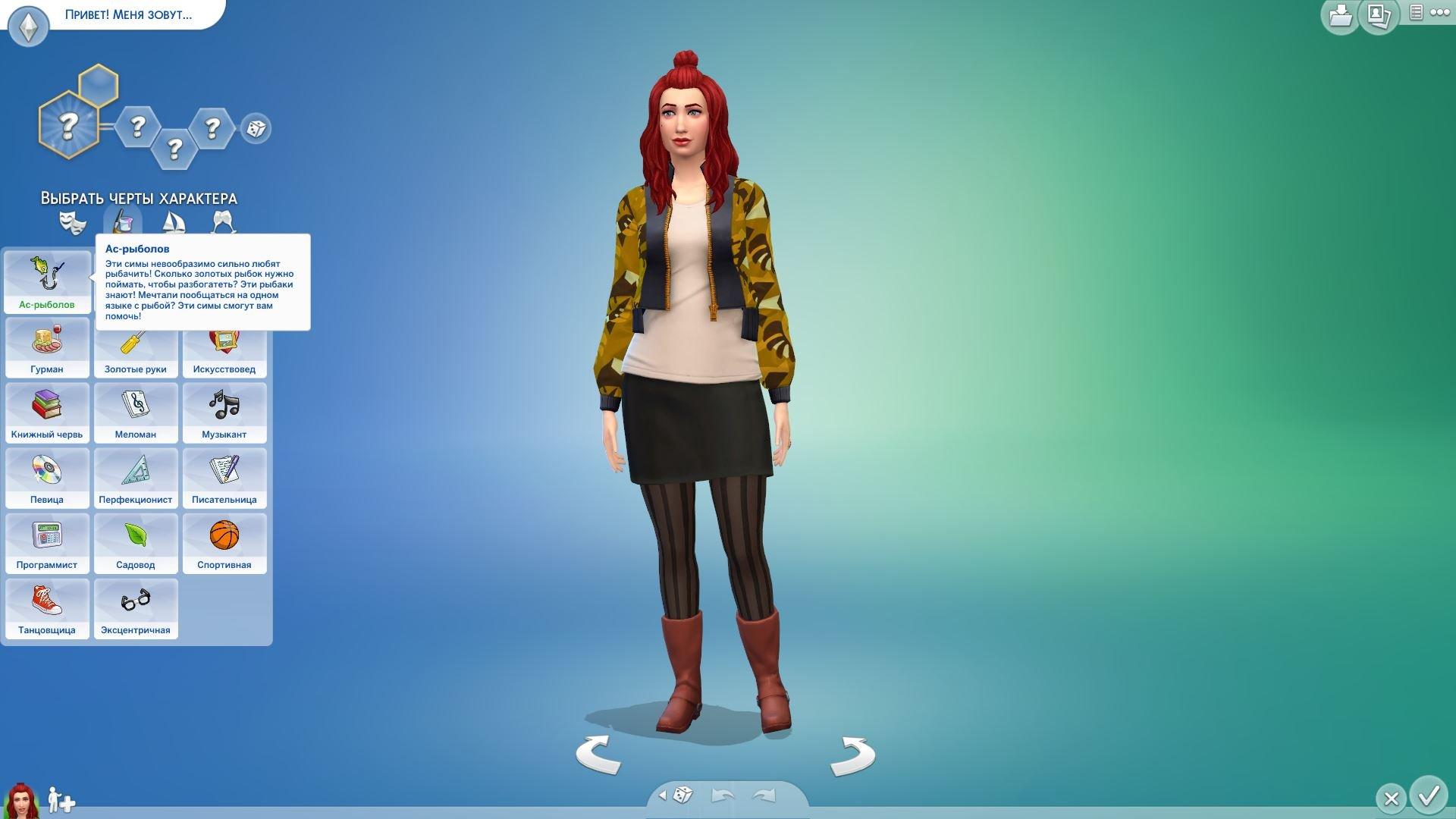Switch to the theater masks trait category

73,222
